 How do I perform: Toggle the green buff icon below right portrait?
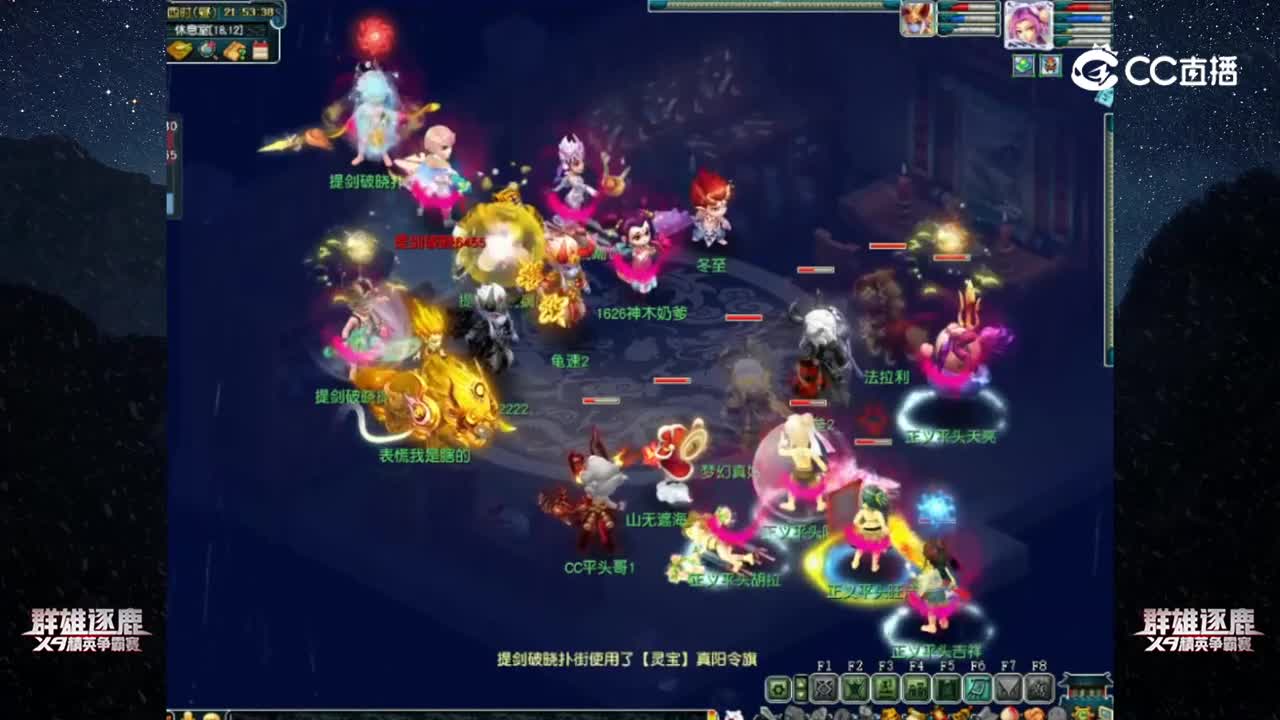pos(1024,66)
